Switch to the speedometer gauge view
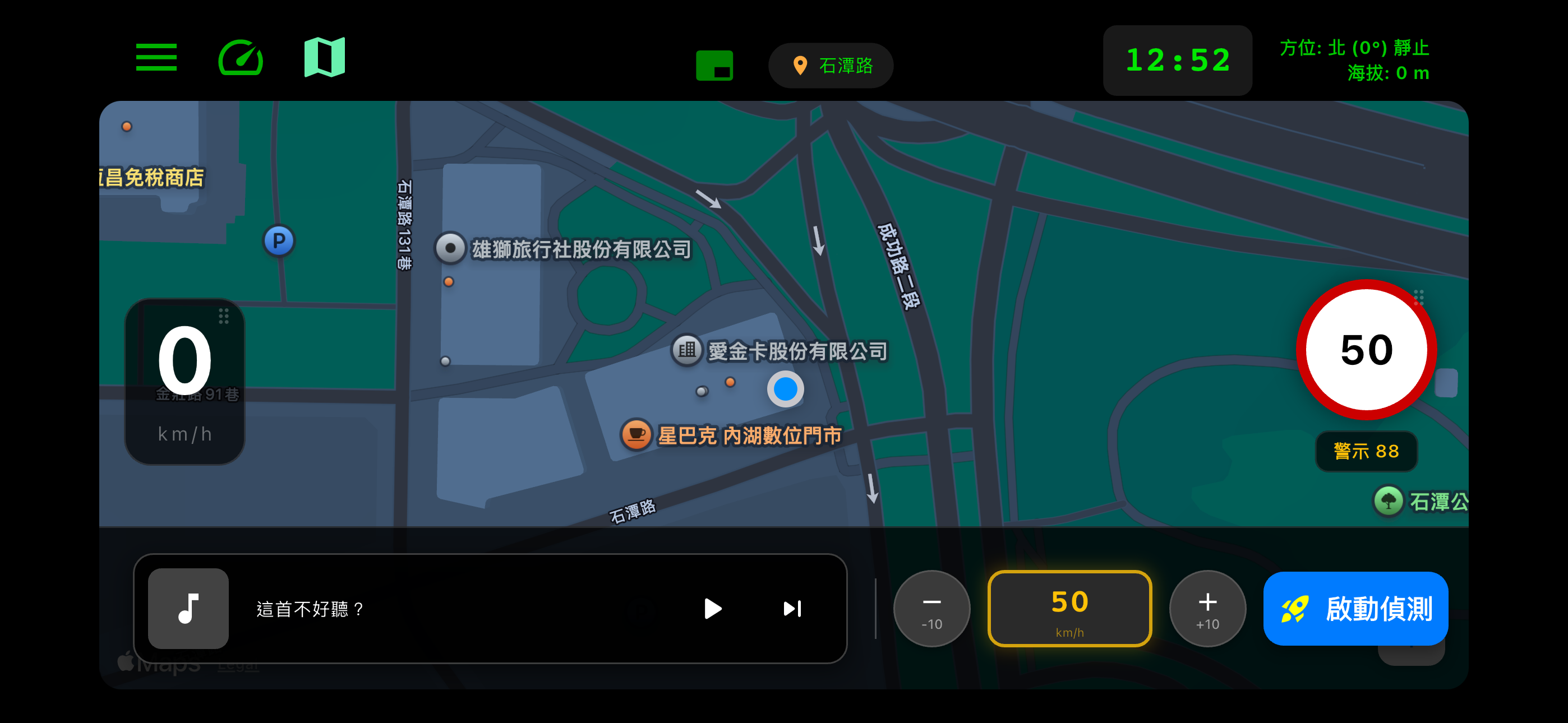Screen dimensions: 1568x723 click(241, 57)
